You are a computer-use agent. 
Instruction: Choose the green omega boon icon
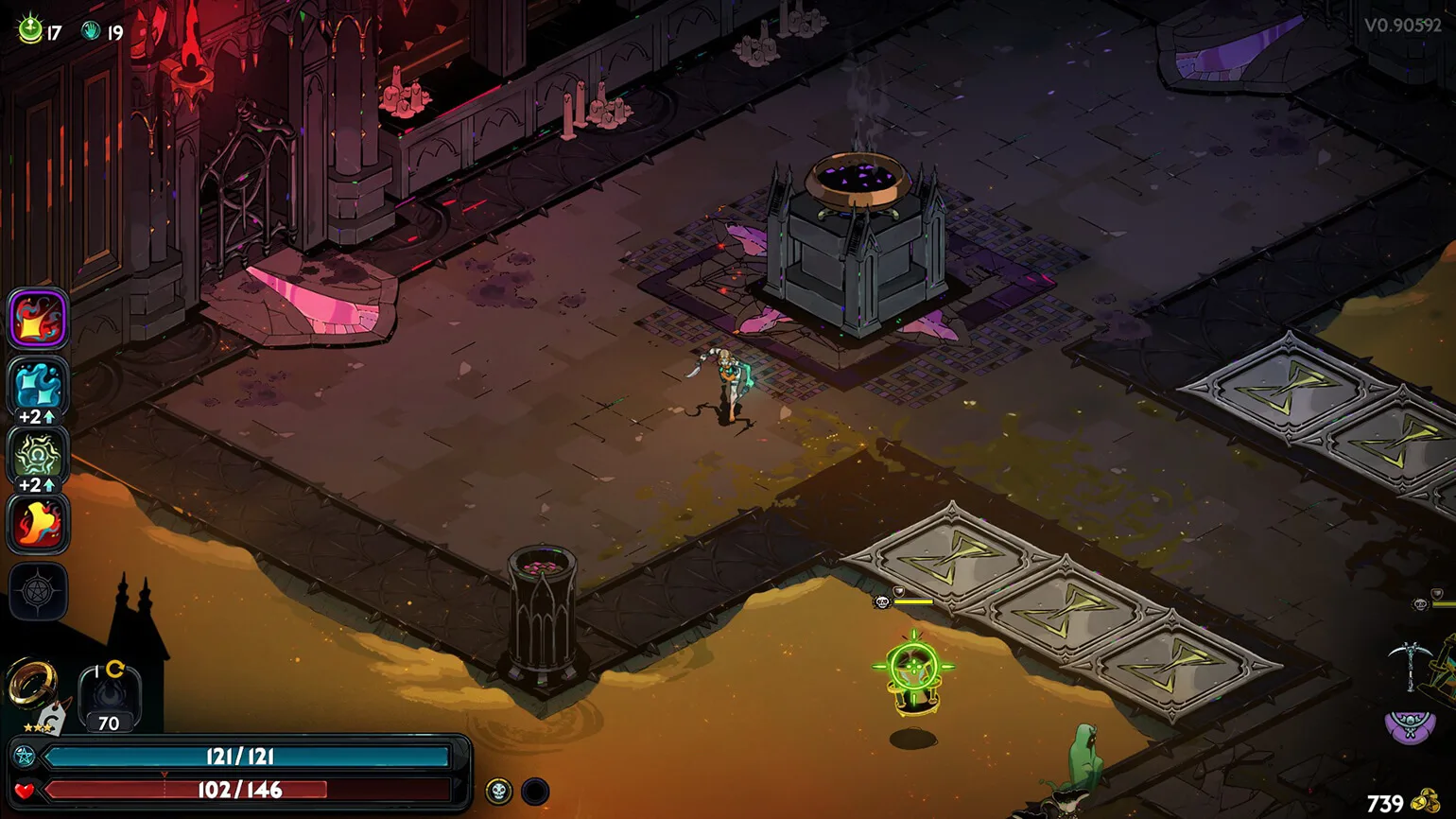click(x=38, y=455)
